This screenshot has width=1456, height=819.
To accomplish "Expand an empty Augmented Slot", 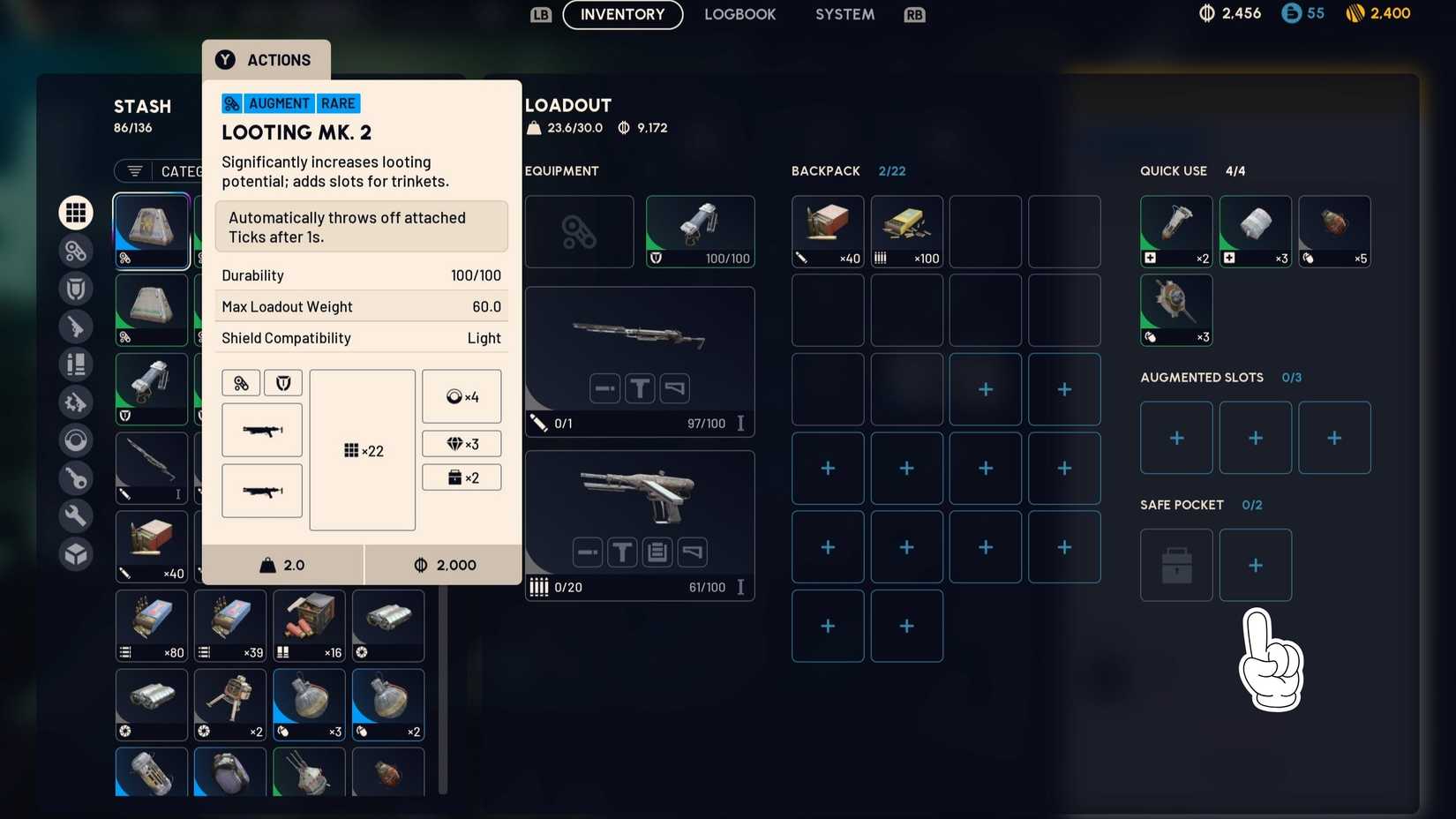I will [1175, 437].
